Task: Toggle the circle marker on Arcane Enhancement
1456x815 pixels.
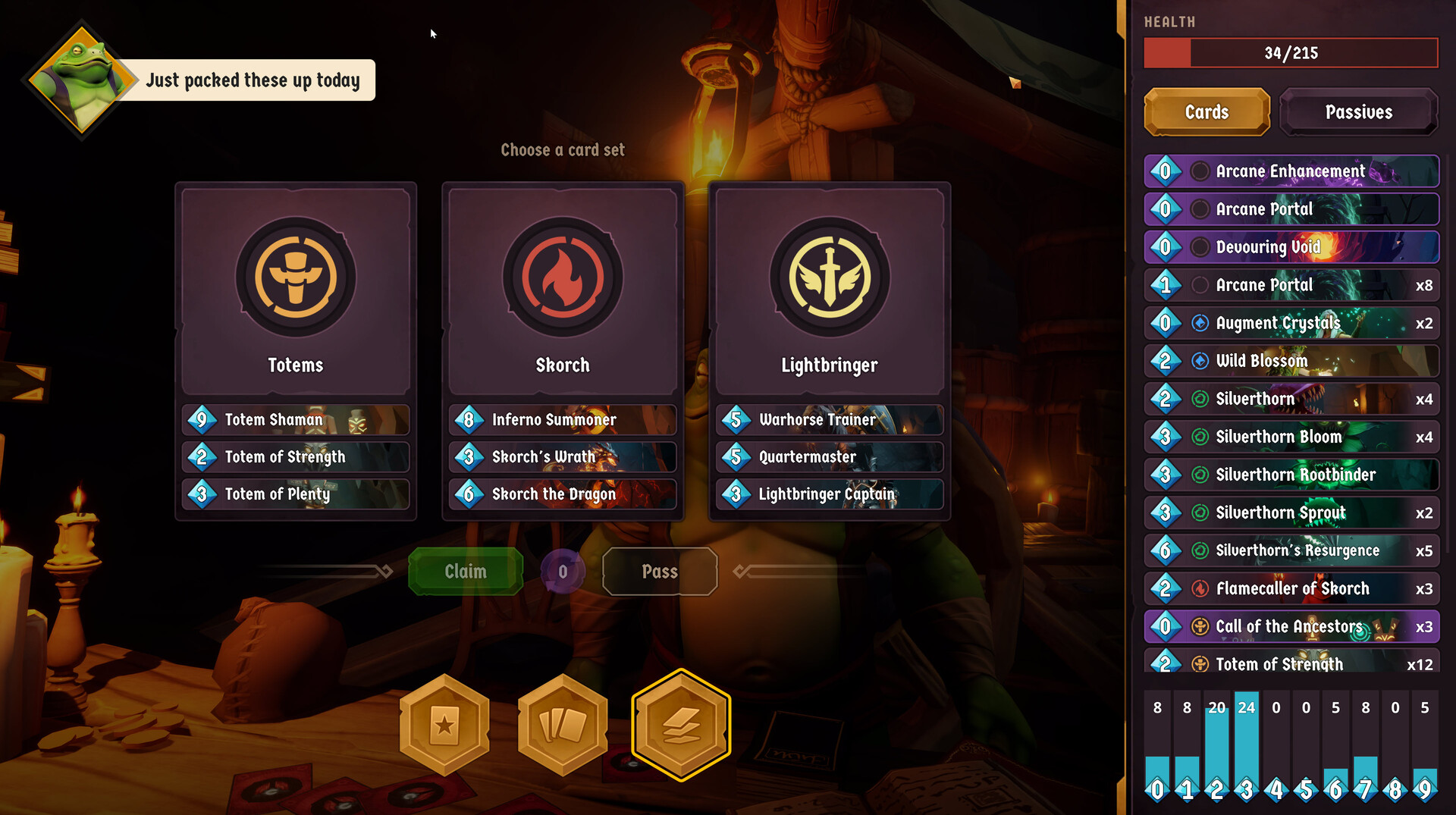Action: [x=1200, y=171]
